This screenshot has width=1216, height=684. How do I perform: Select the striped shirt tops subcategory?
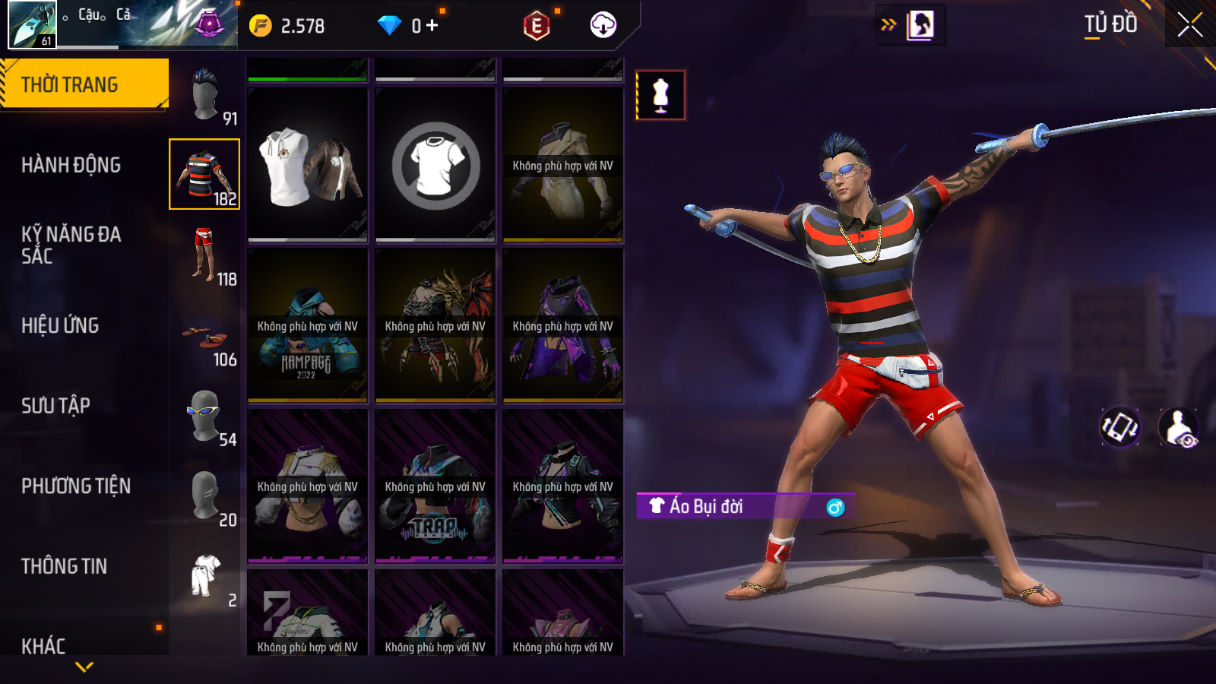[205, 174]
